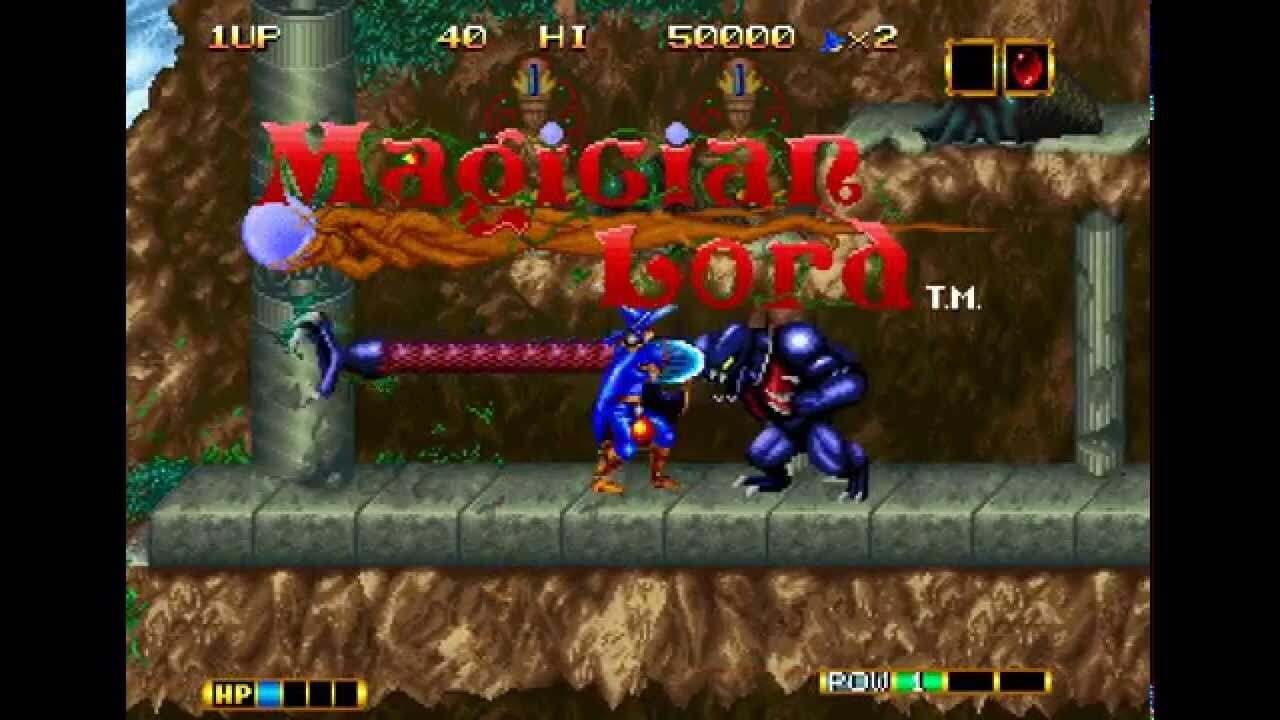
Task: Click the HP label badge
Action: tap(235, 691)
